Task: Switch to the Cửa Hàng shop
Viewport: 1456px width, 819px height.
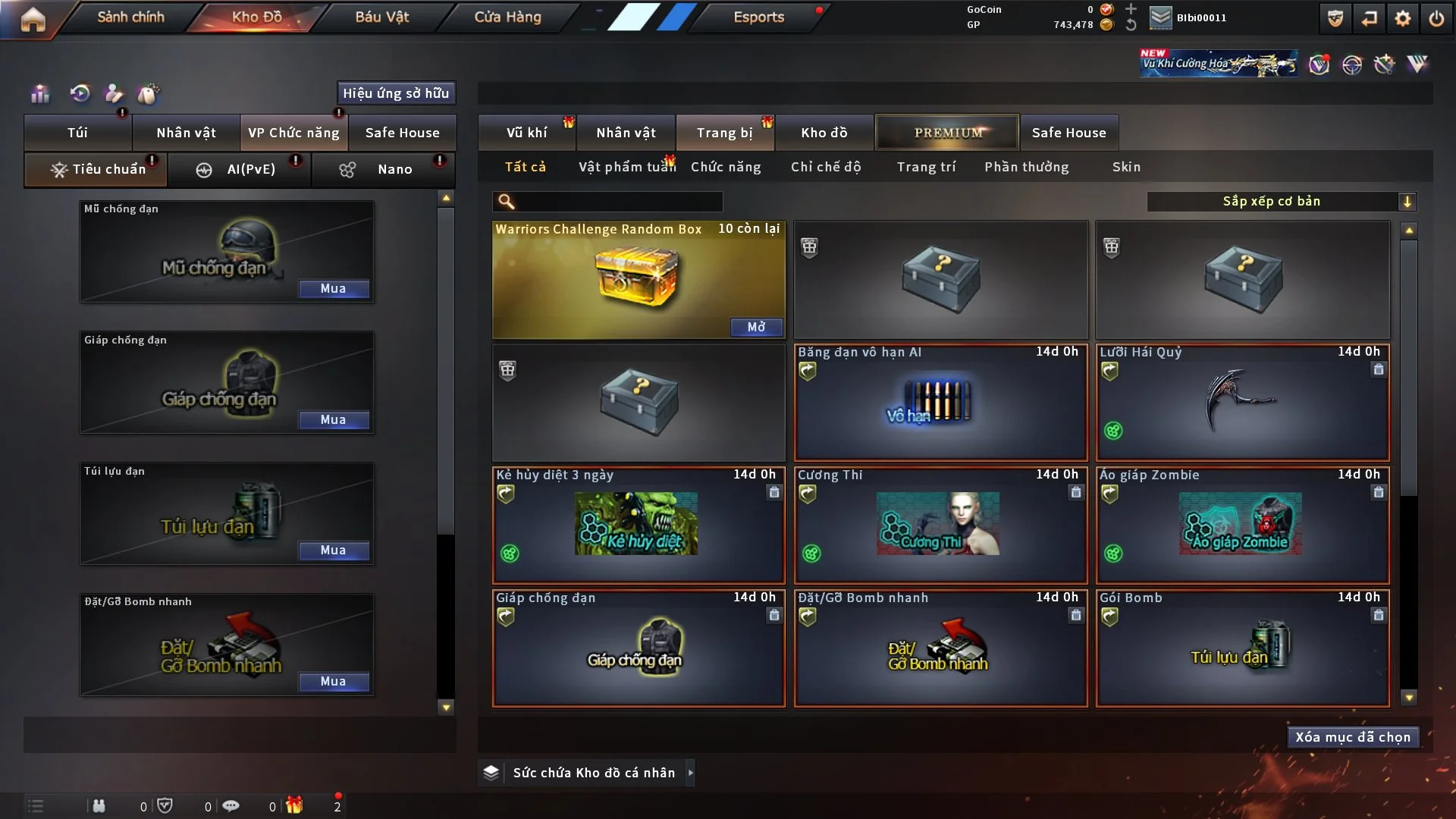Action: click(507, 17)
